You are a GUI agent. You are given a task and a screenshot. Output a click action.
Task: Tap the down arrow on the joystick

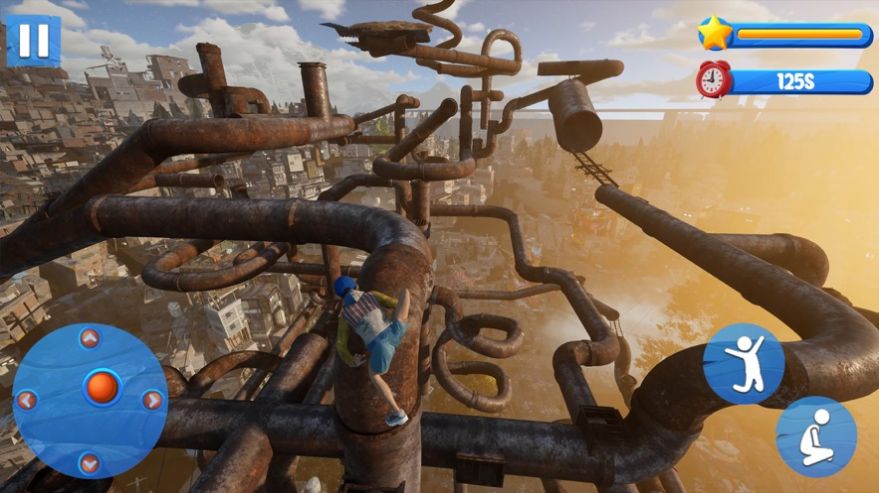(89, 462)
